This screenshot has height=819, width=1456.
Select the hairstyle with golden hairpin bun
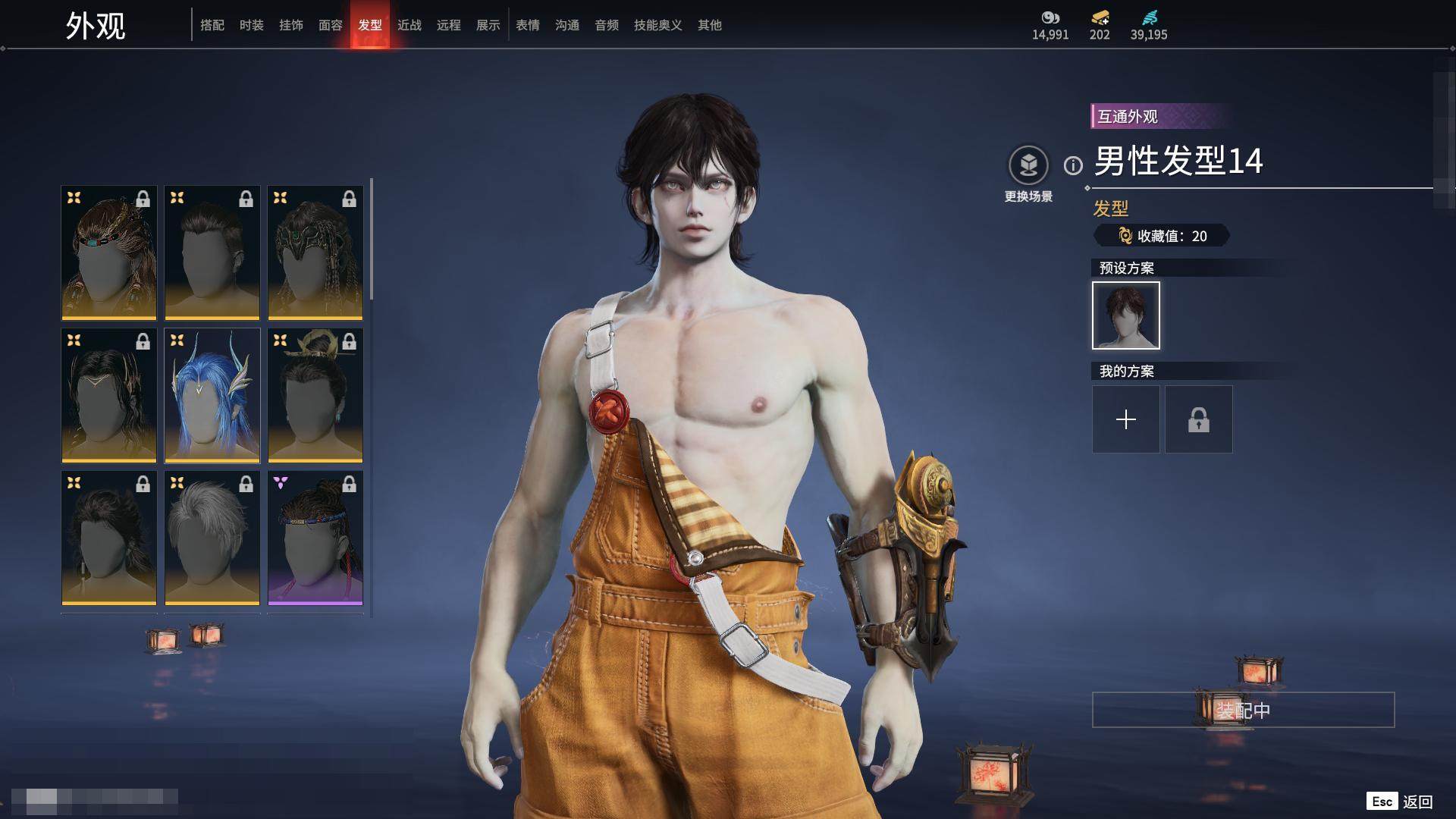point(315,395)
